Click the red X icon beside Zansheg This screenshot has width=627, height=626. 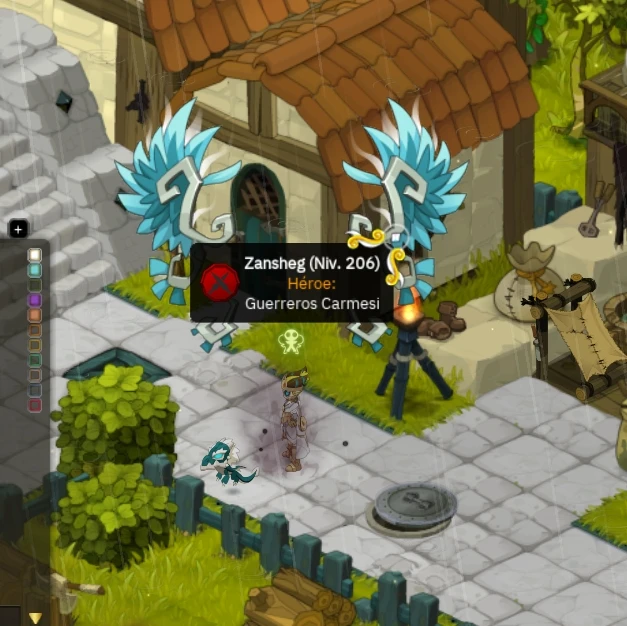[219, 281]
